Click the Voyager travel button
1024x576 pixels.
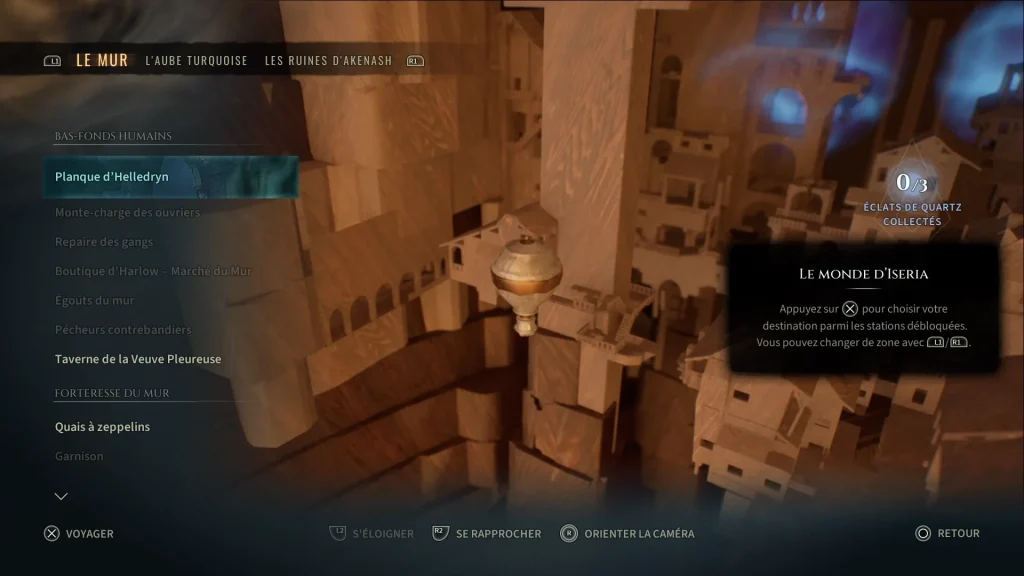click(79, 534)
